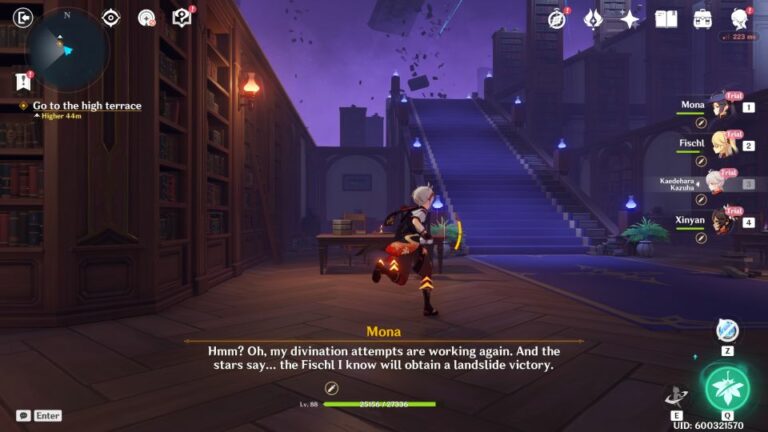
Task: Switch to party member Xinyan
Action: pos(719,222)
